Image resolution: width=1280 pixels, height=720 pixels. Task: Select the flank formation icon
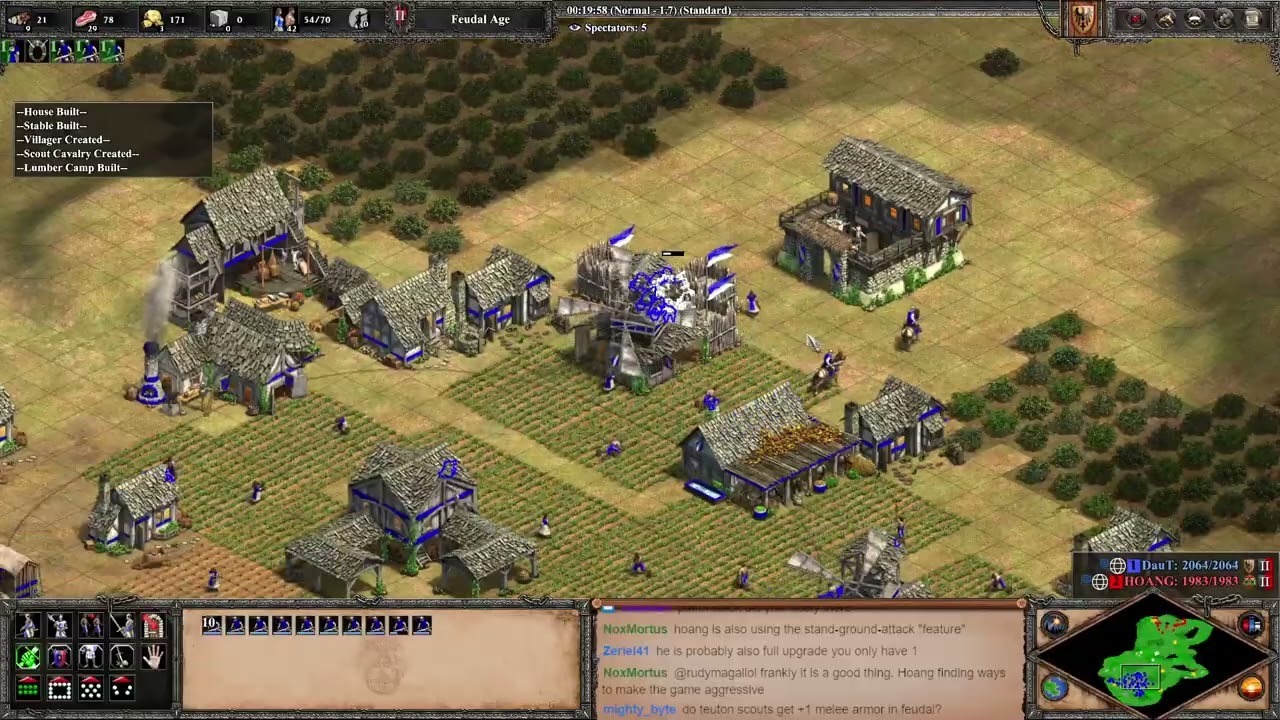click(121, 688)
